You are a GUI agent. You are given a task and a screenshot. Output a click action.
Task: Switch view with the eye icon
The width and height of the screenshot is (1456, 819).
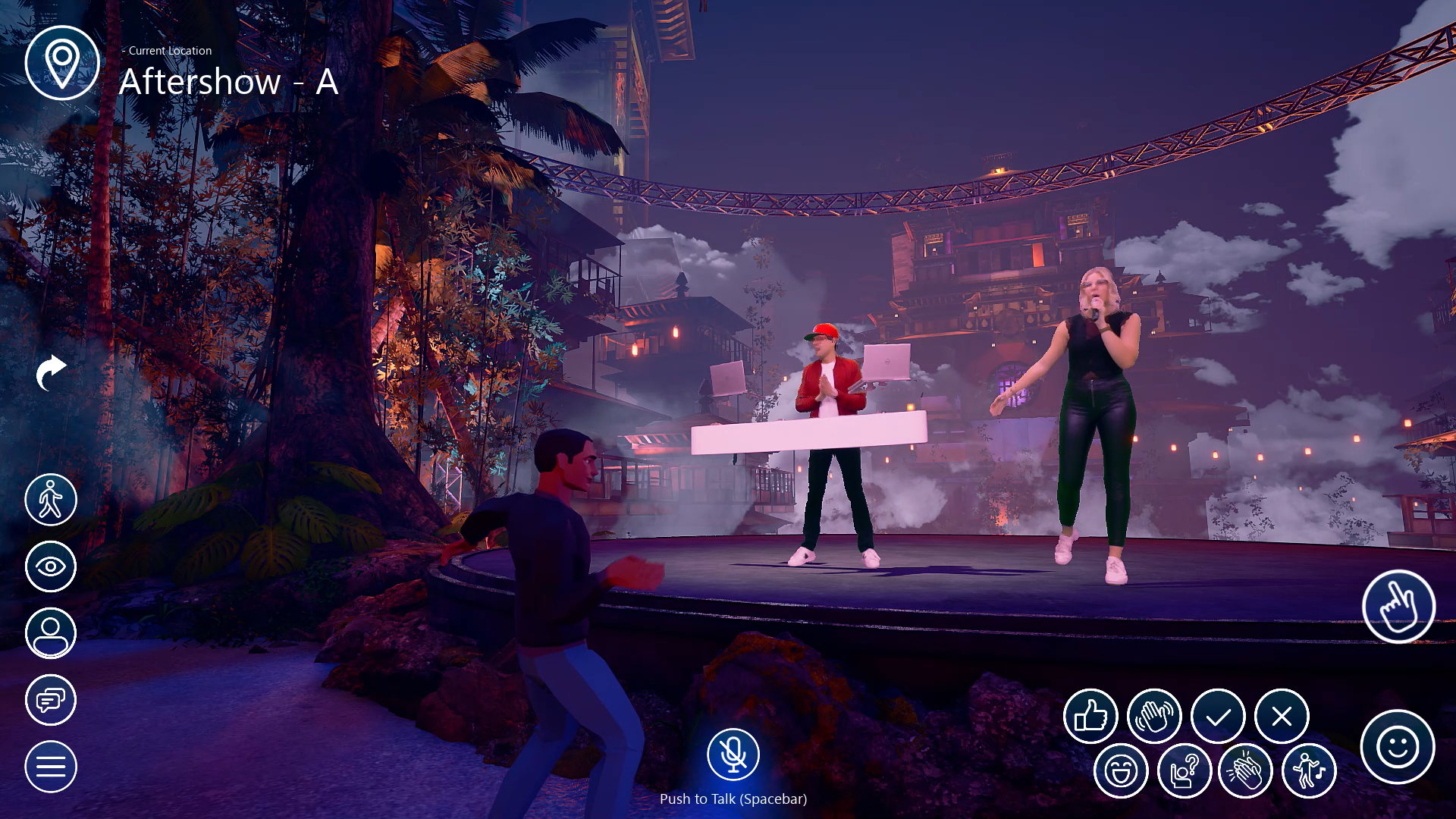coord(51,566)
